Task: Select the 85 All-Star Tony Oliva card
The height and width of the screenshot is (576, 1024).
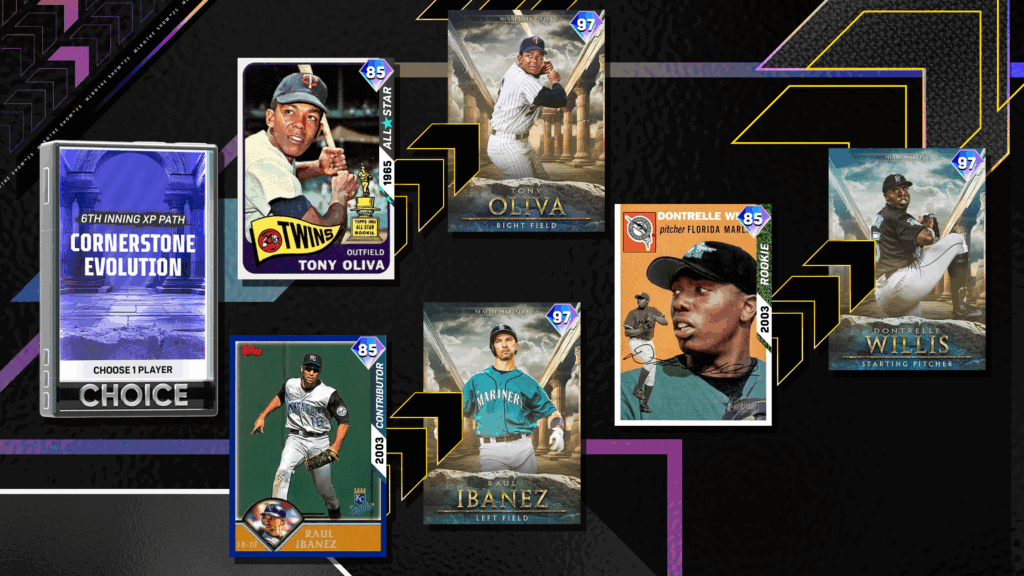Action: pyautogui.click(x=315, y=170)
